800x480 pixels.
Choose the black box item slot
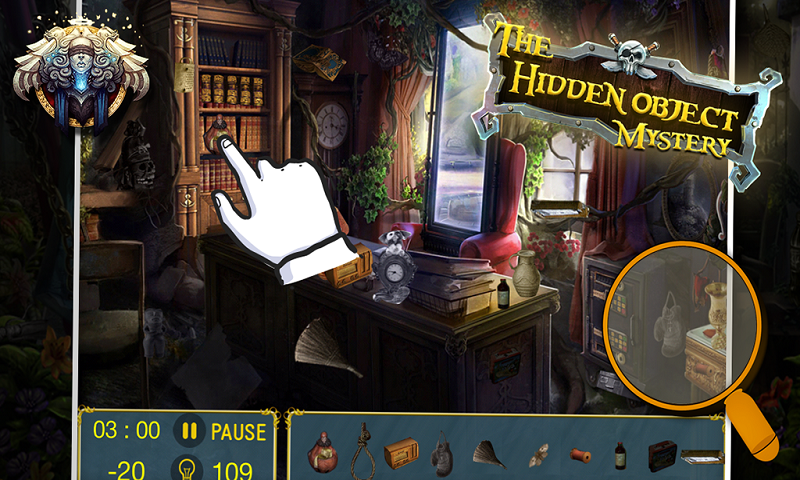click(662, 455)
